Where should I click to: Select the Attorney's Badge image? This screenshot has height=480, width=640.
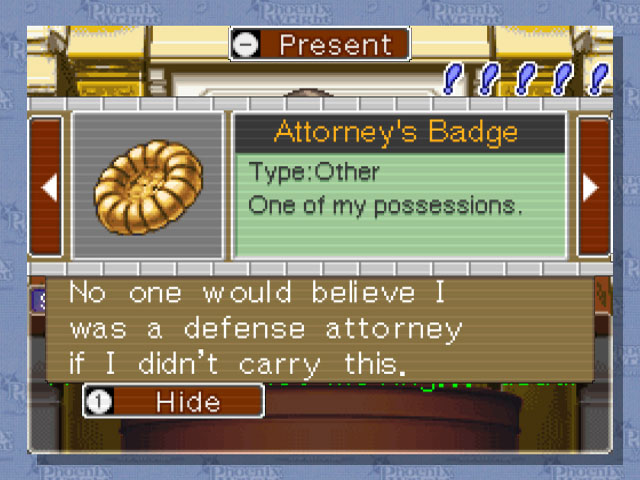click(147, 187)
